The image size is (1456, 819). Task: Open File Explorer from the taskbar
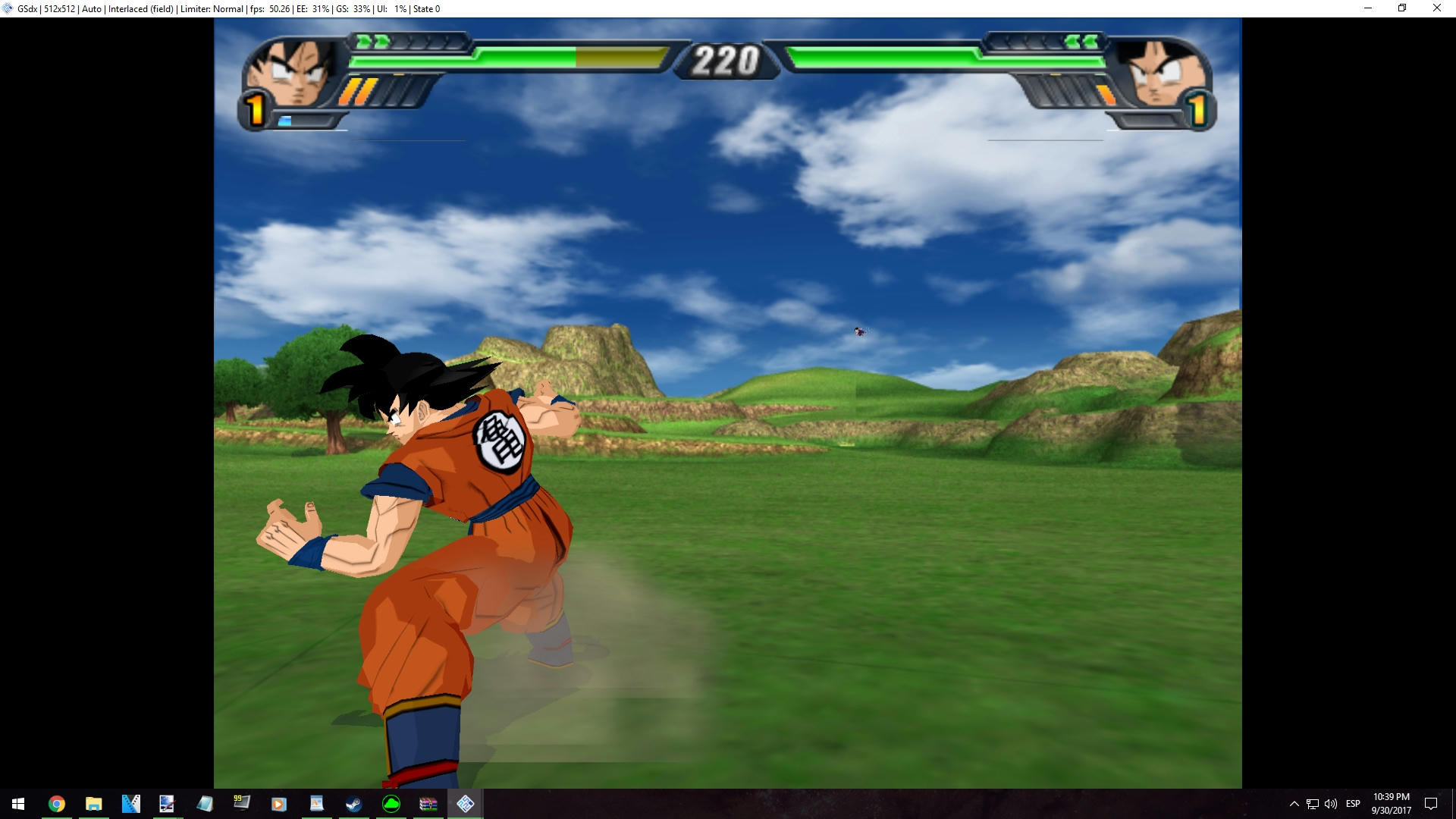[94, 804]
